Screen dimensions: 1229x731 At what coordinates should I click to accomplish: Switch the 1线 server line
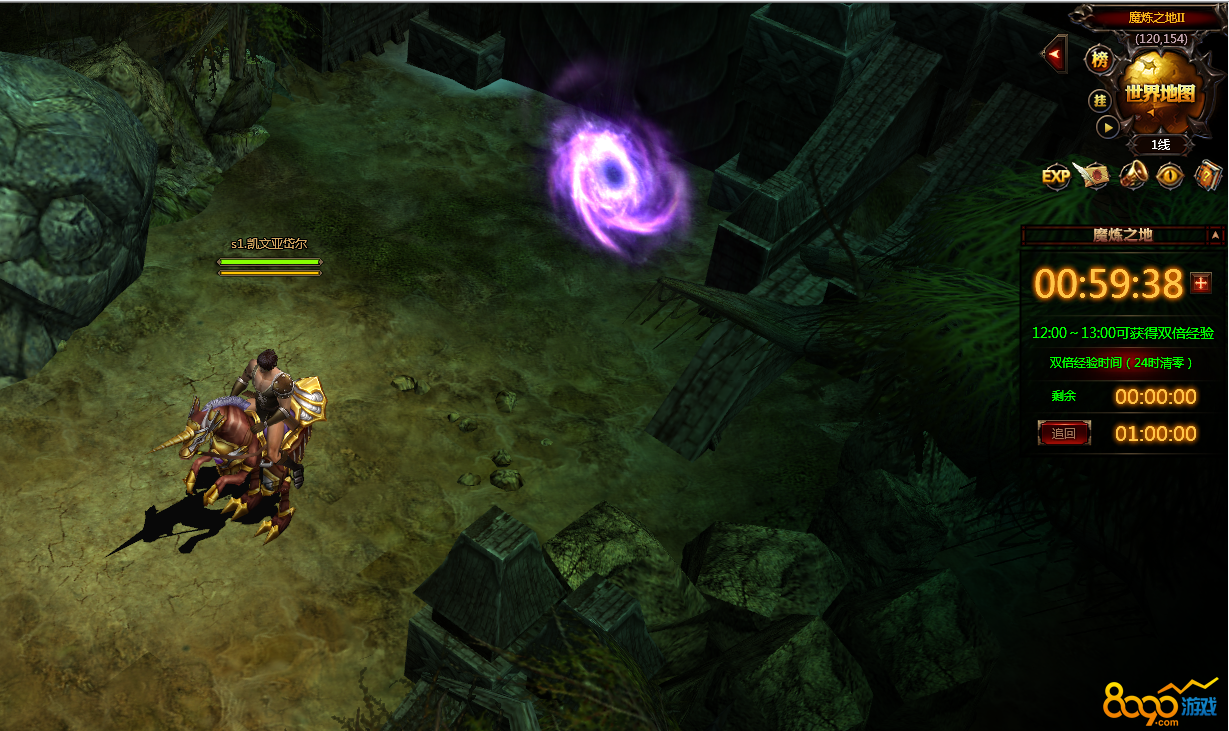pyautogui.click(x=1159, y=144)
